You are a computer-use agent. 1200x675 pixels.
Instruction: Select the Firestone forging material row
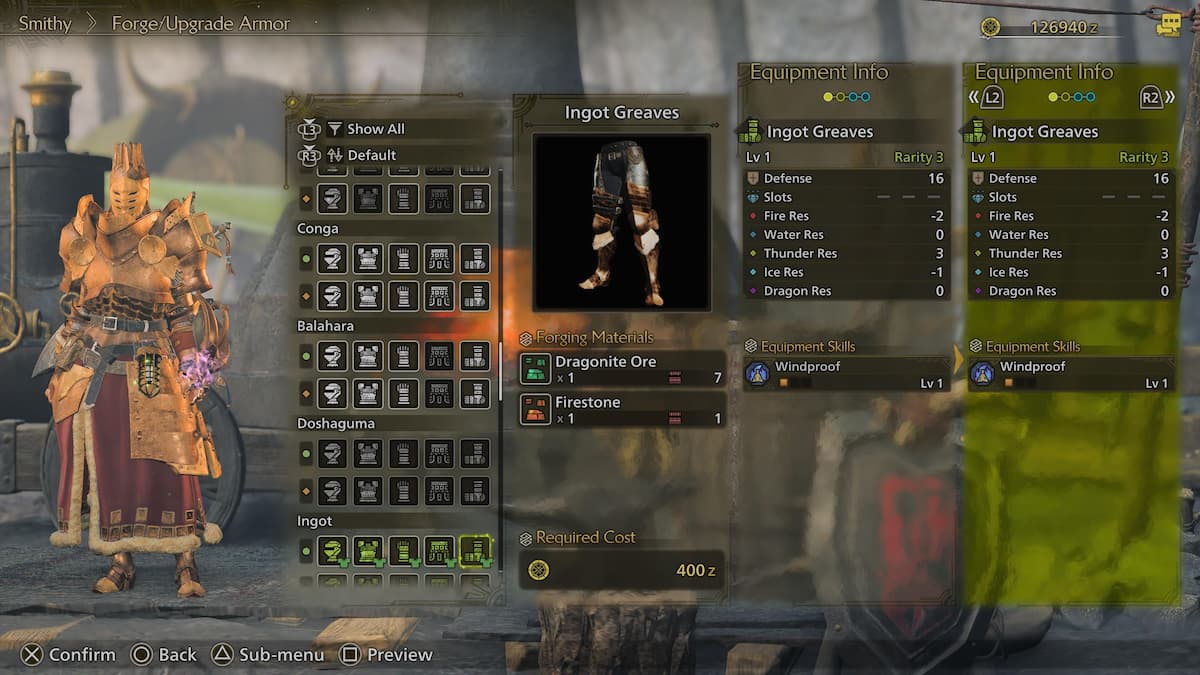622,409
